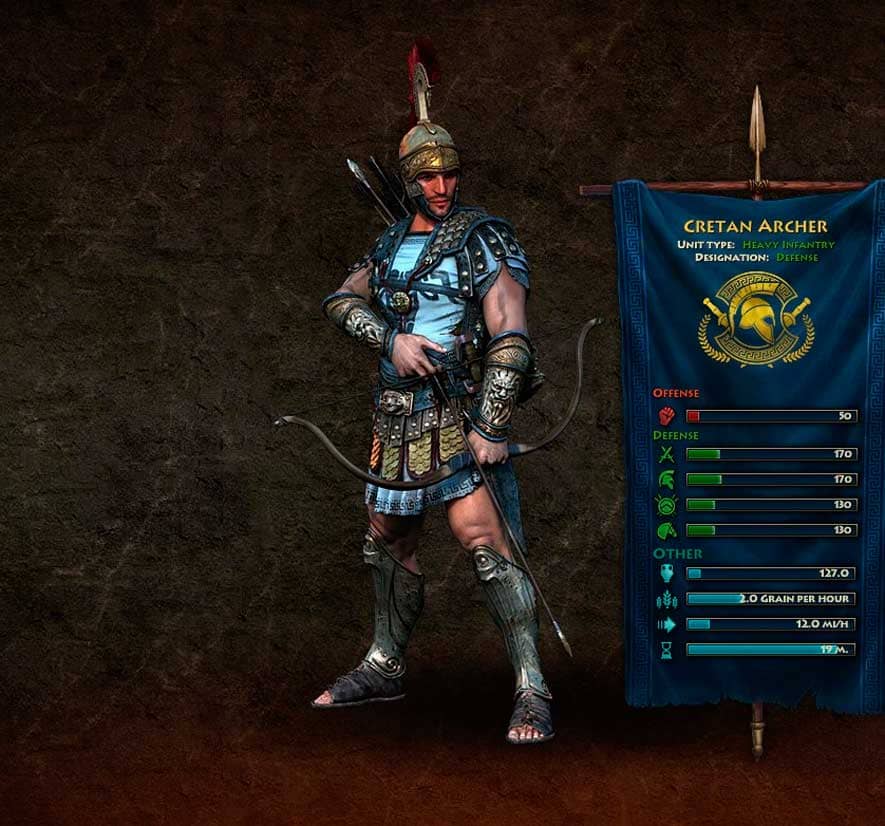Select the Cretan Archer title on banner

coord(756,227)
